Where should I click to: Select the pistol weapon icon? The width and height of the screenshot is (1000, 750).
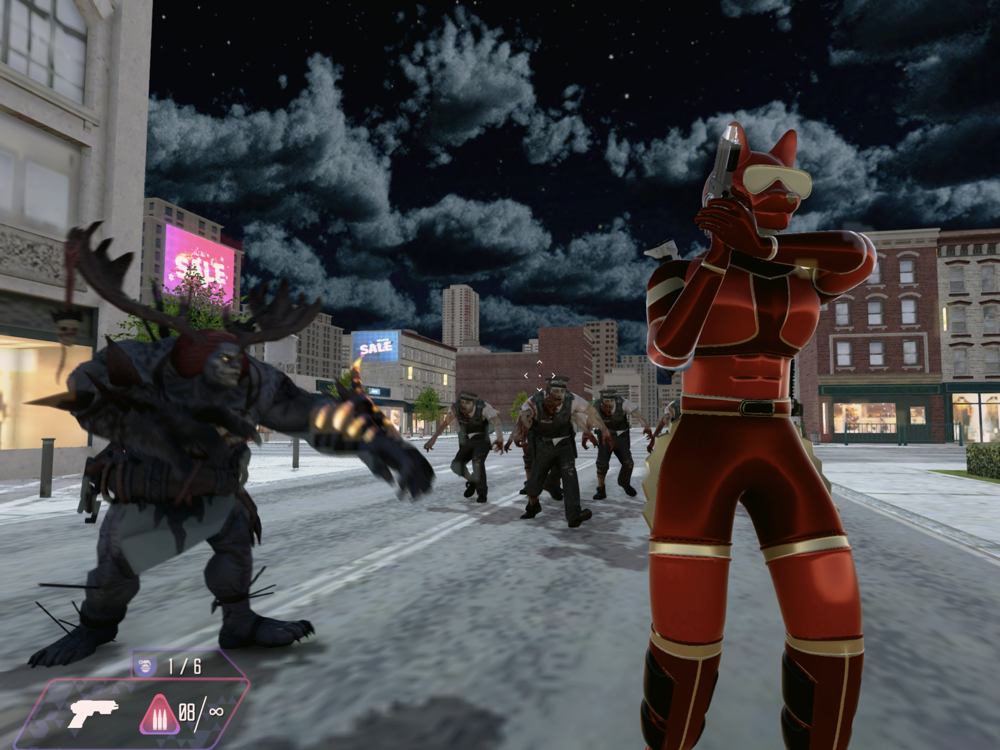click(x=92, y=712)
